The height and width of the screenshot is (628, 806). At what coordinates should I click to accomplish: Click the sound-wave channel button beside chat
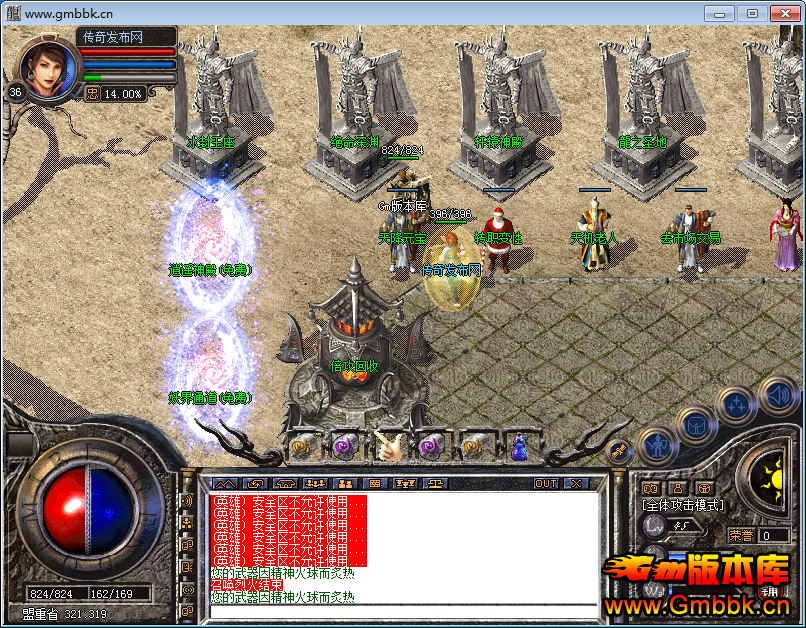tap(187, 500)
